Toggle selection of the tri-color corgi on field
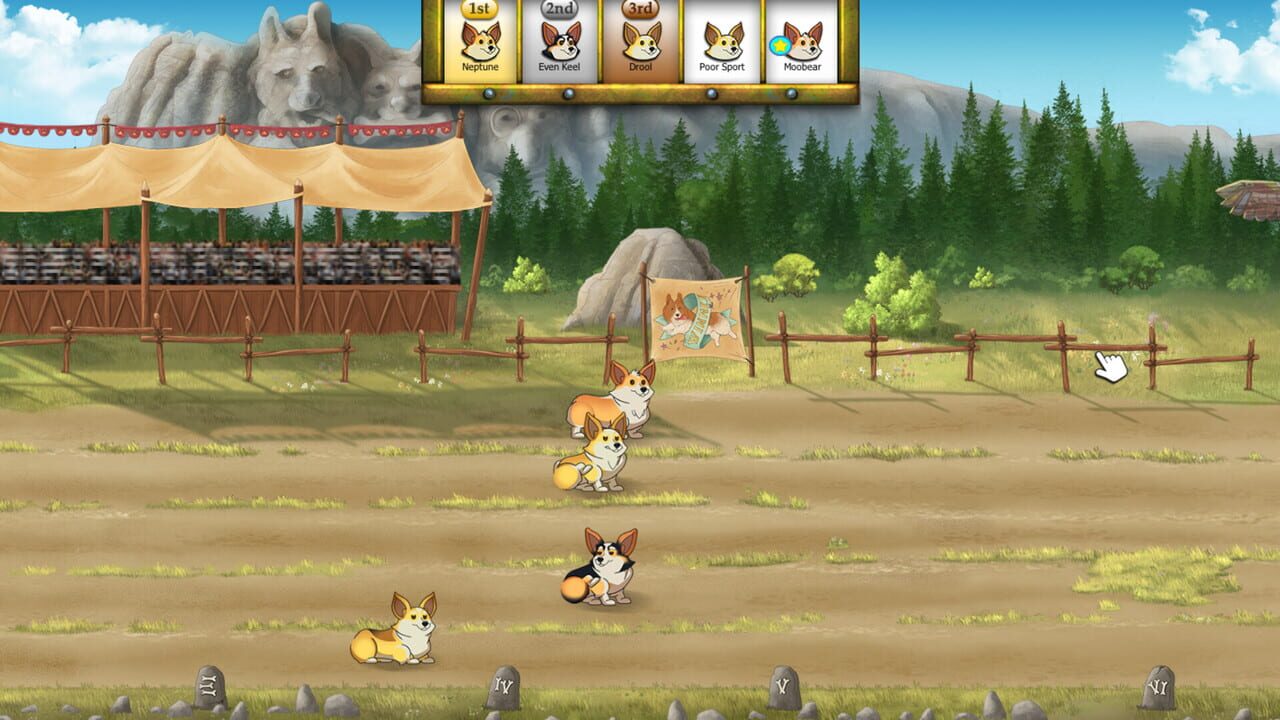 tap(605, 570)
